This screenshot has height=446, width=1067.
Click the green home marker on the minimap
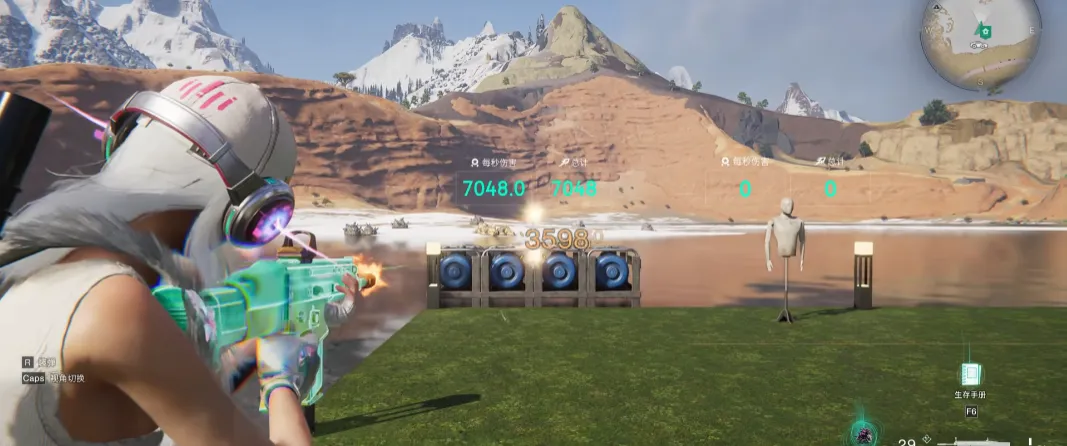point(984,32)
